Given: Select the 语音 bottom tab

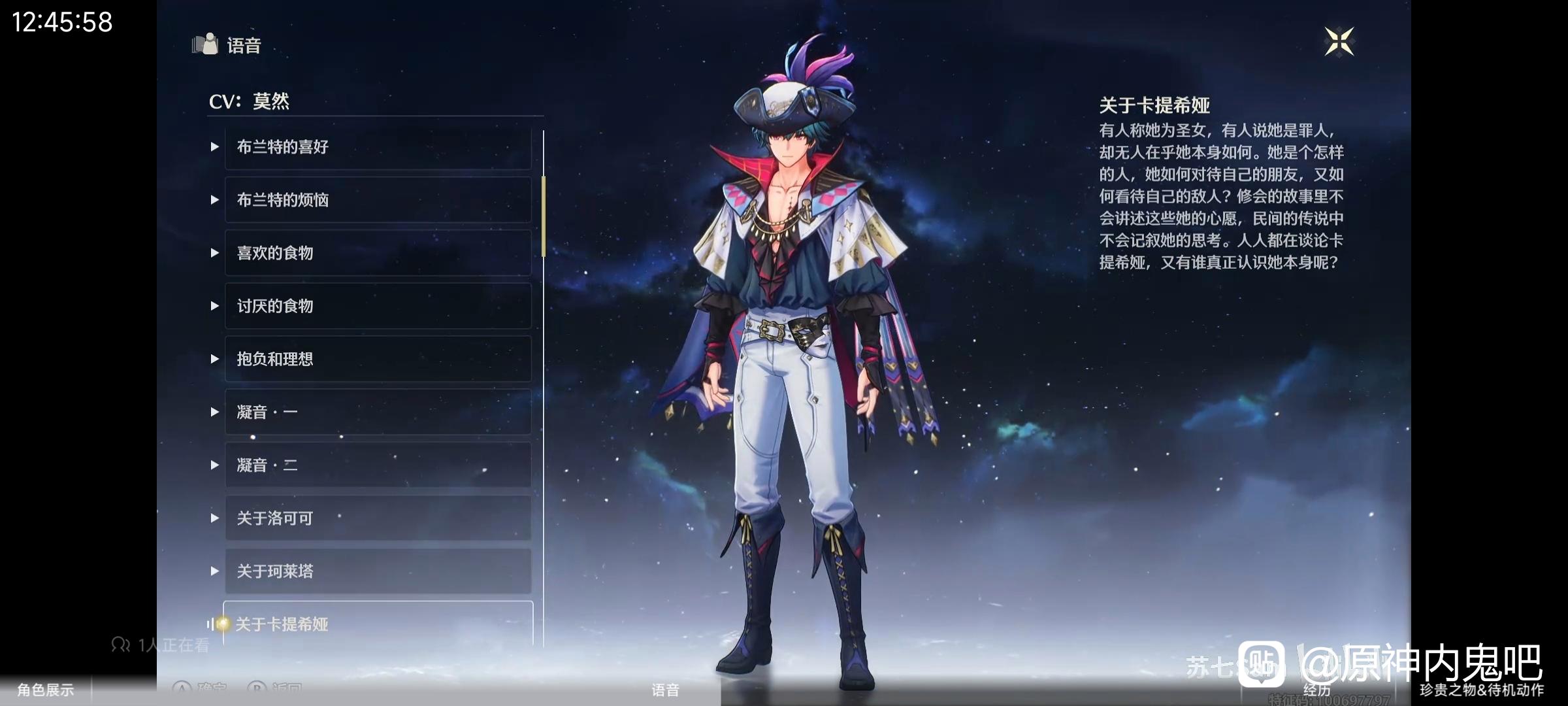Looking at the screenshot, I should pos(665,690).
